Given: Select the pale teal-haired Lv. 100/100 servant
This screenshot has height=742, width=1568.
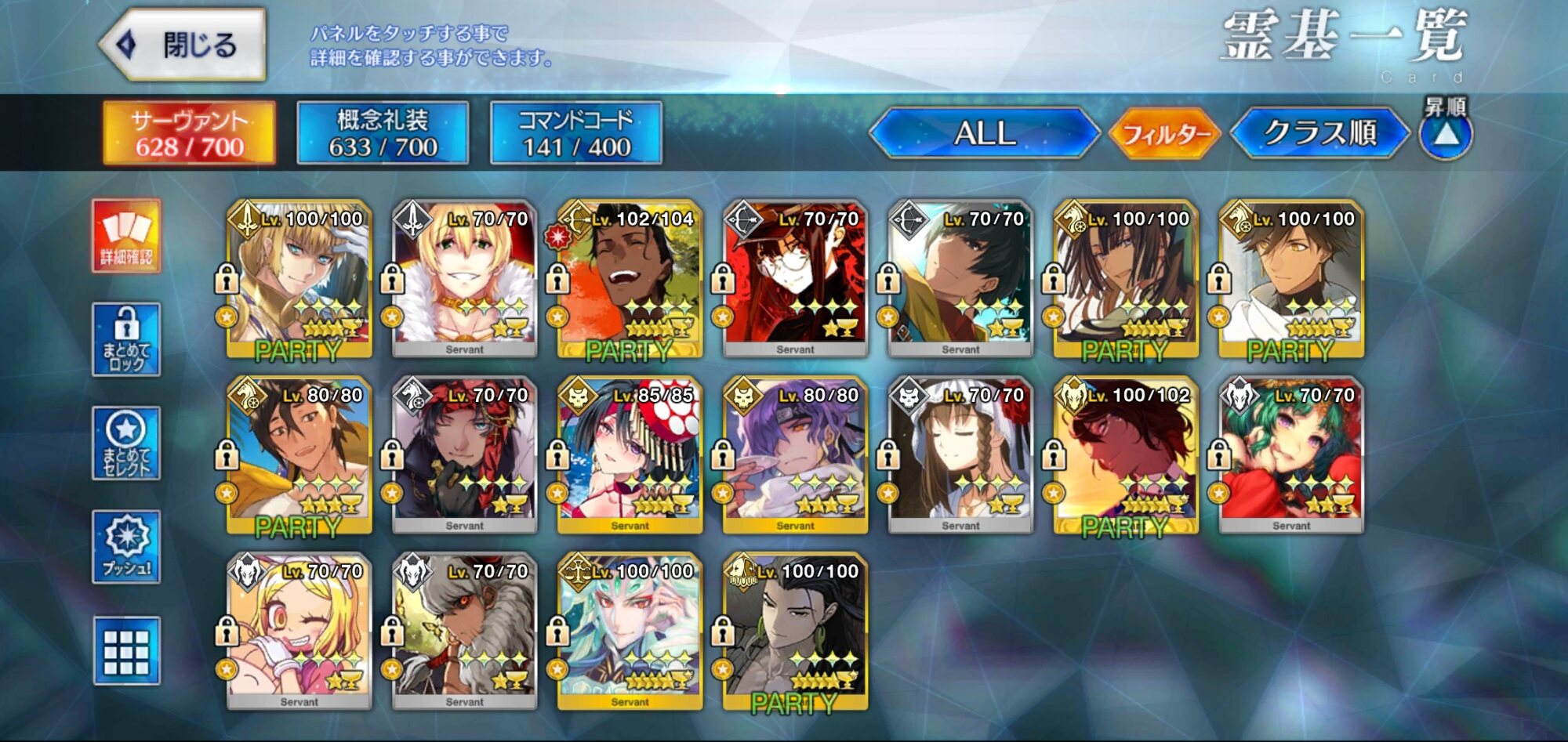Looking at the screenshot, I should pyautogui.click(x=630, y=632).
